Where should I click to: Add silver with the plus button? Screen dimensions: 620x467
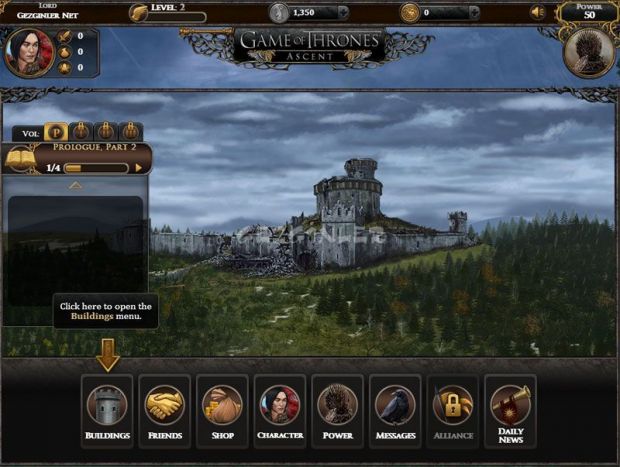[343, 13]
